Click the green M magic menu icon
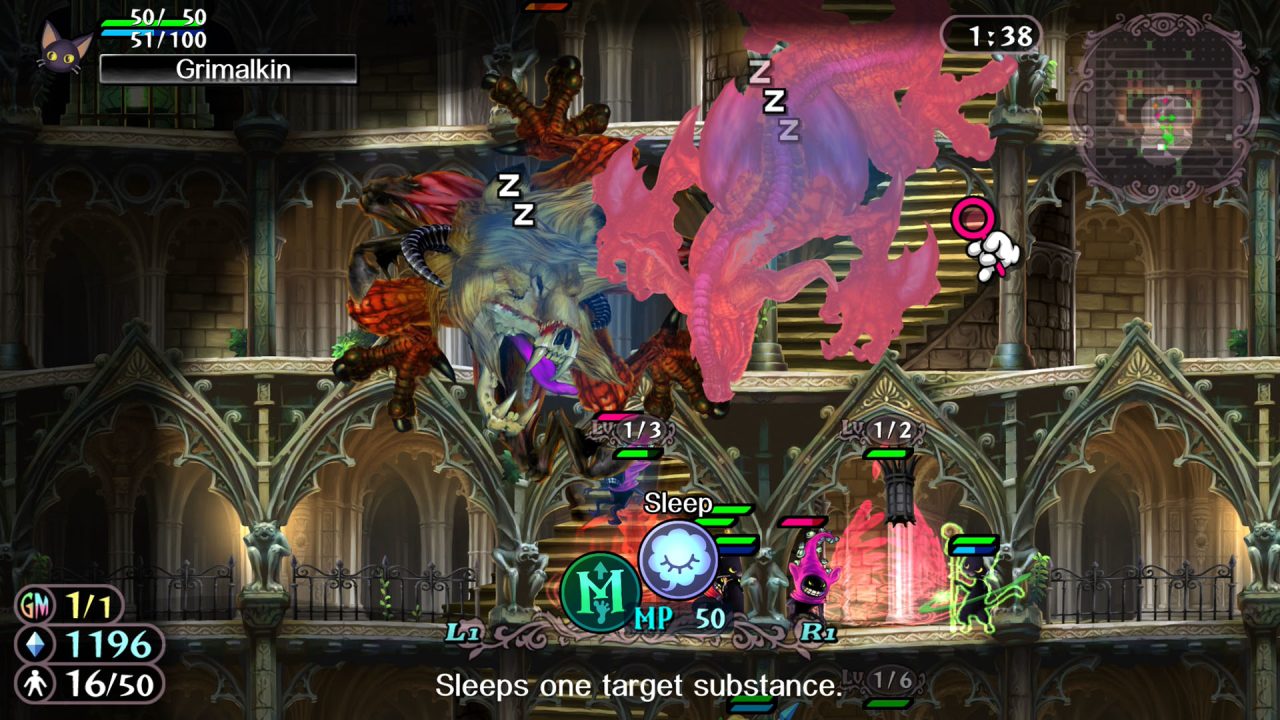 click(600, 592)
